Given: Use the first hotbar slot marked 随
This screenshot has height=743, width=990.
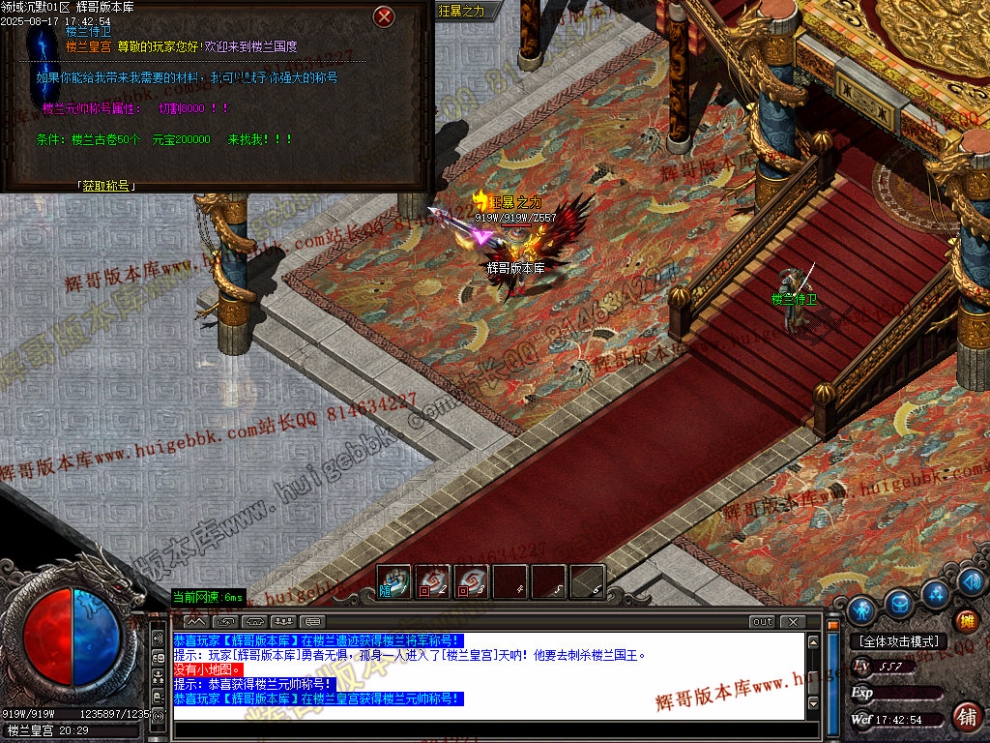Looking at the screenshot, I should point(394,582).
